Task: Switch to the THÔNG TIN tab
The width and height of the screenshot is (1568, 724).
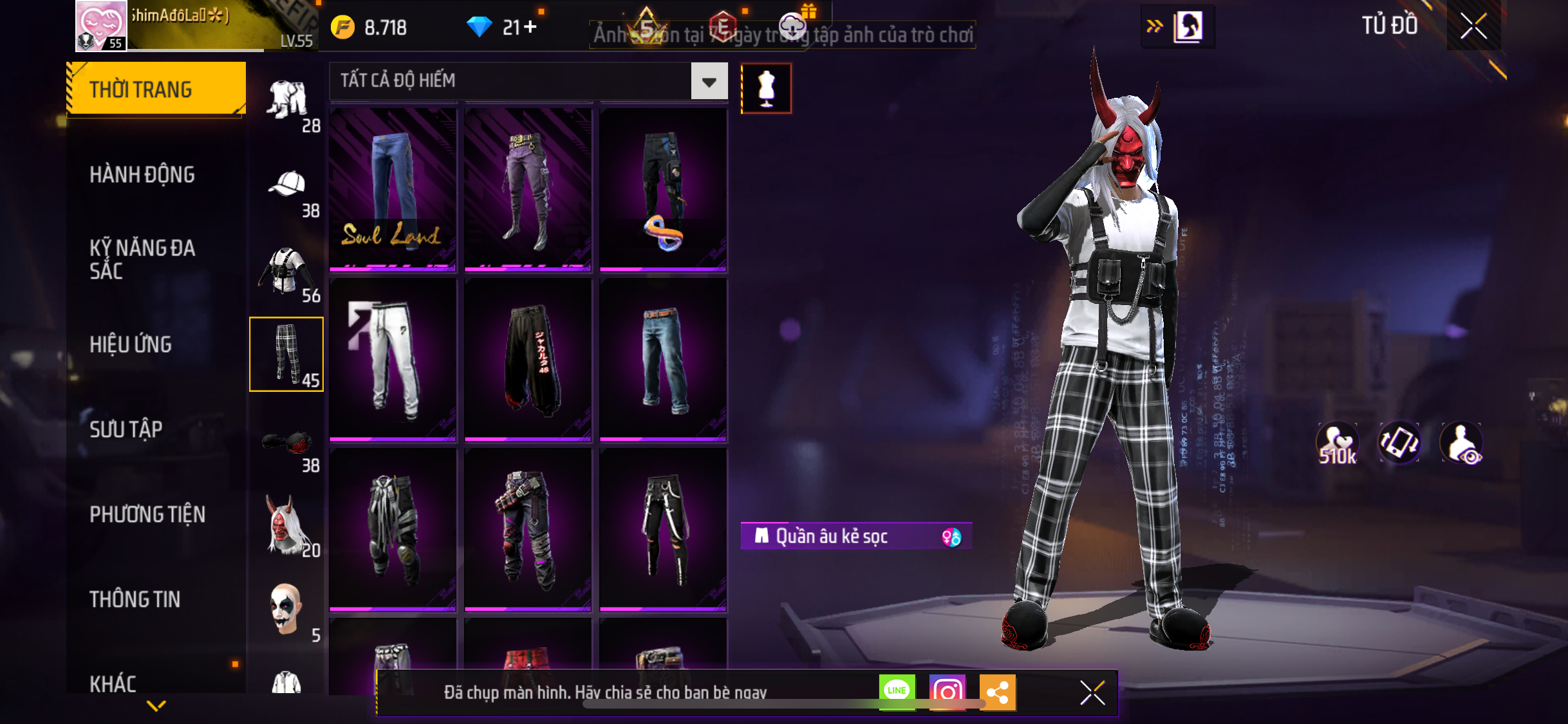Action: (135, 599)
